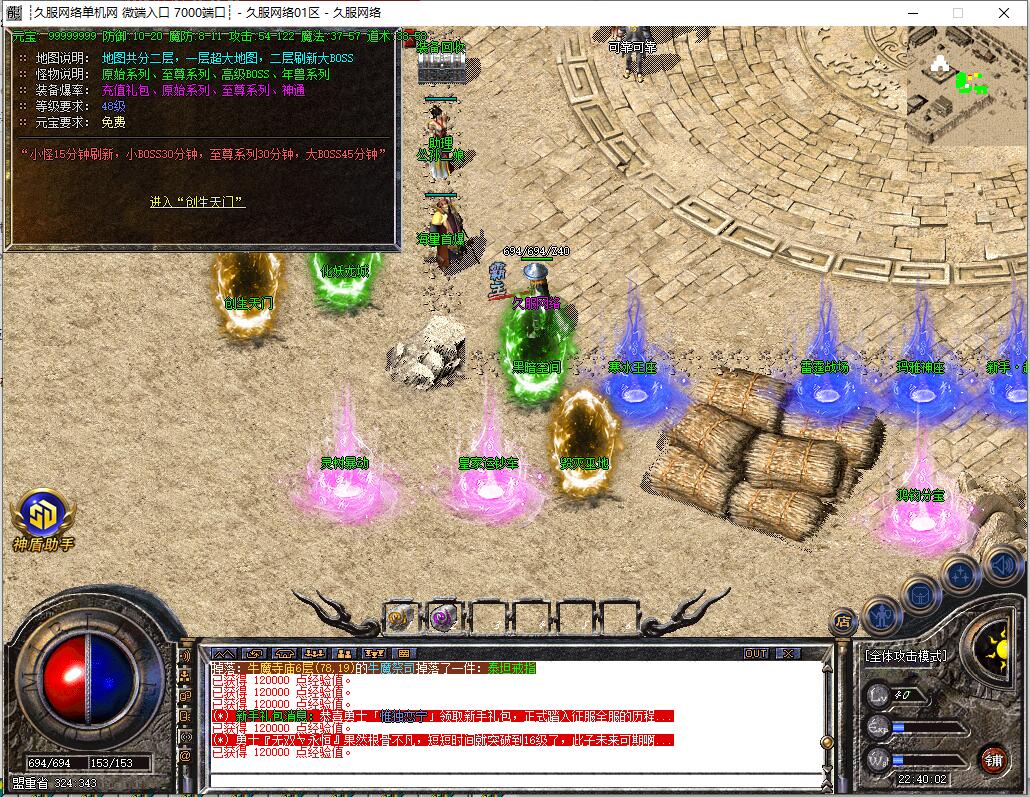
Task: Click the OUT button above chat
Action: [757, 653]
